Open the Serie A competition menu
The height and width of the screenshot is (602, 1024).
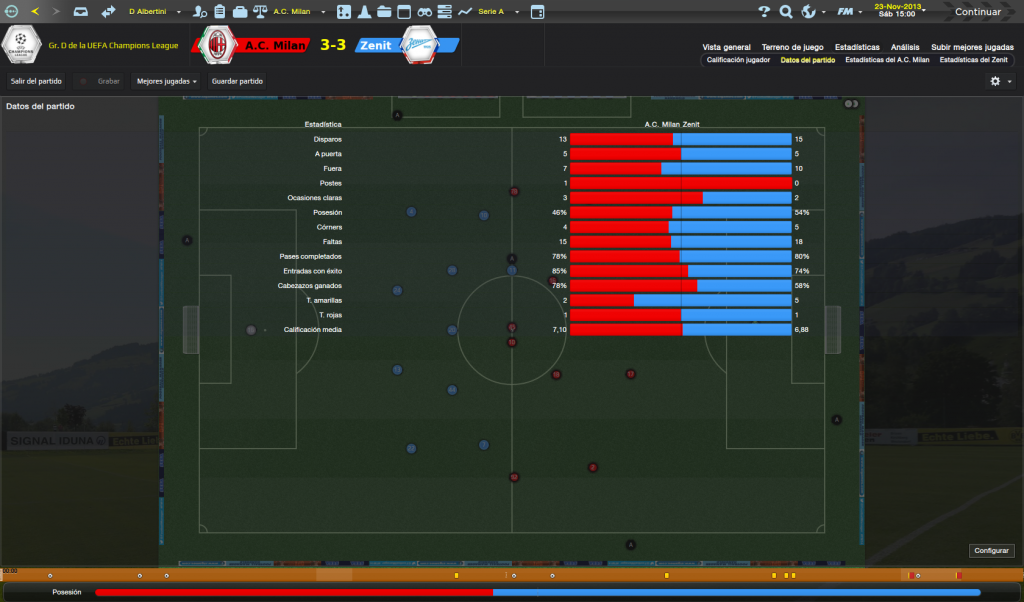(x=496, y=12)
